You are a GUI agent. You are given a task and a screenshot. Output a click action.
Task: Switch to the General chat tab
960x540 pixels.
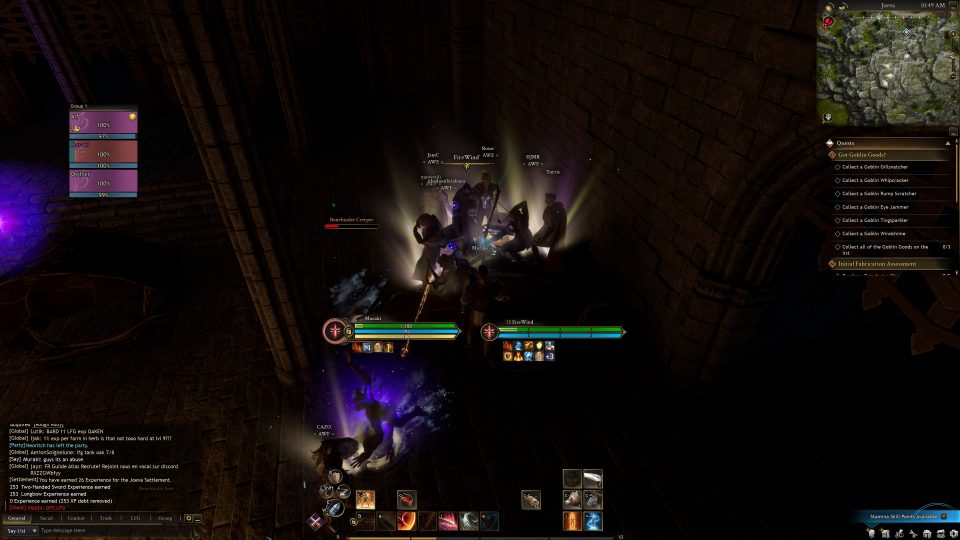click(17, 518)
